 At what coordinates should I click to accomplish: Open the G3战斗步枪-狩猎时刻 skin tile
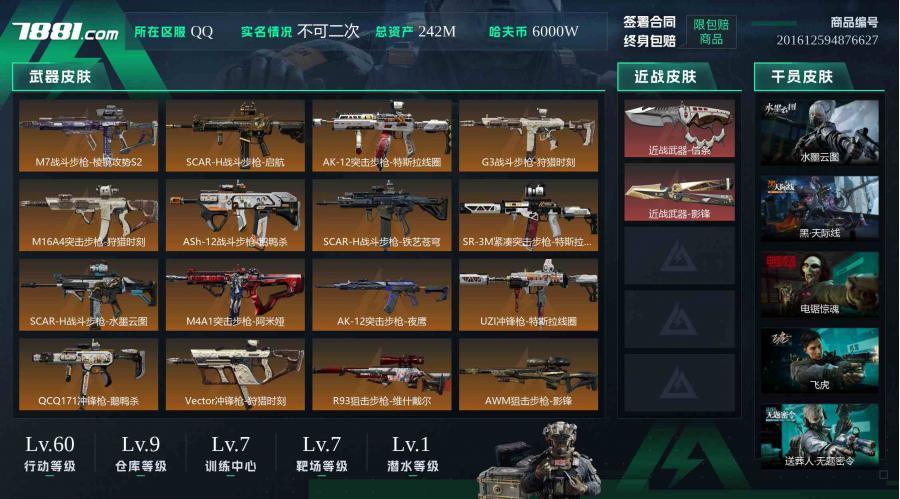click(528, 134)
